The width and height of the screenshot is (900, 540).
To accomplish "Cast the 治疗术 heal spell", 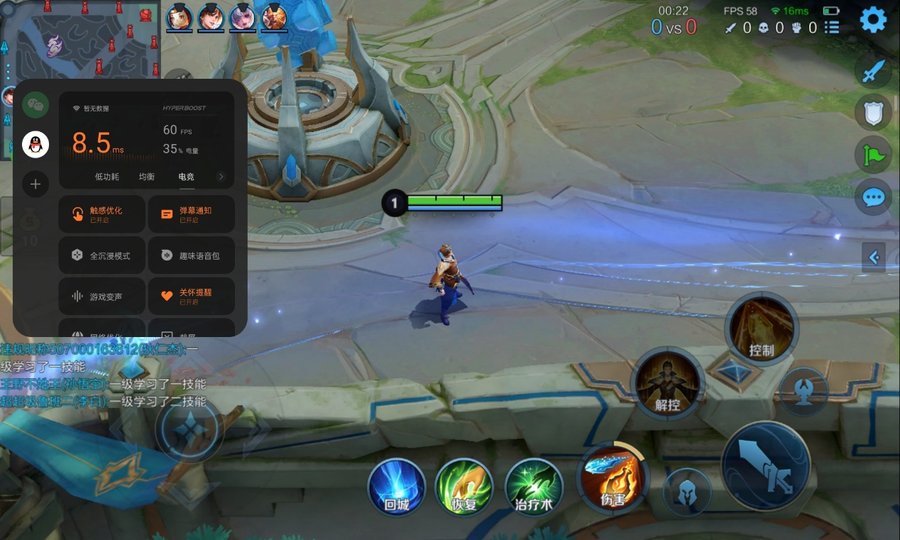I will click(533, 485).
